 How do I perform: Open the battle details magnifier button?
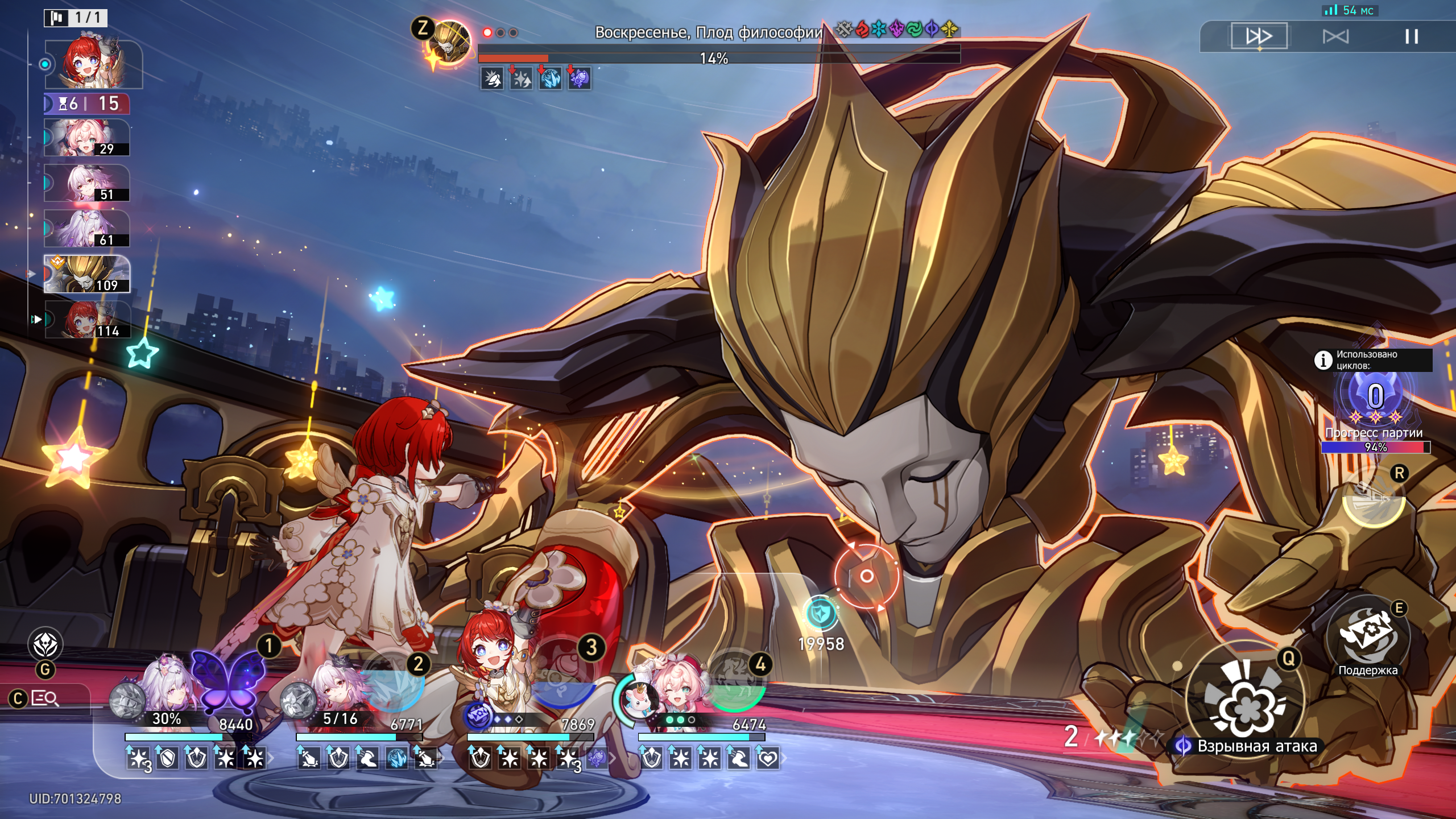click(45, 698)
